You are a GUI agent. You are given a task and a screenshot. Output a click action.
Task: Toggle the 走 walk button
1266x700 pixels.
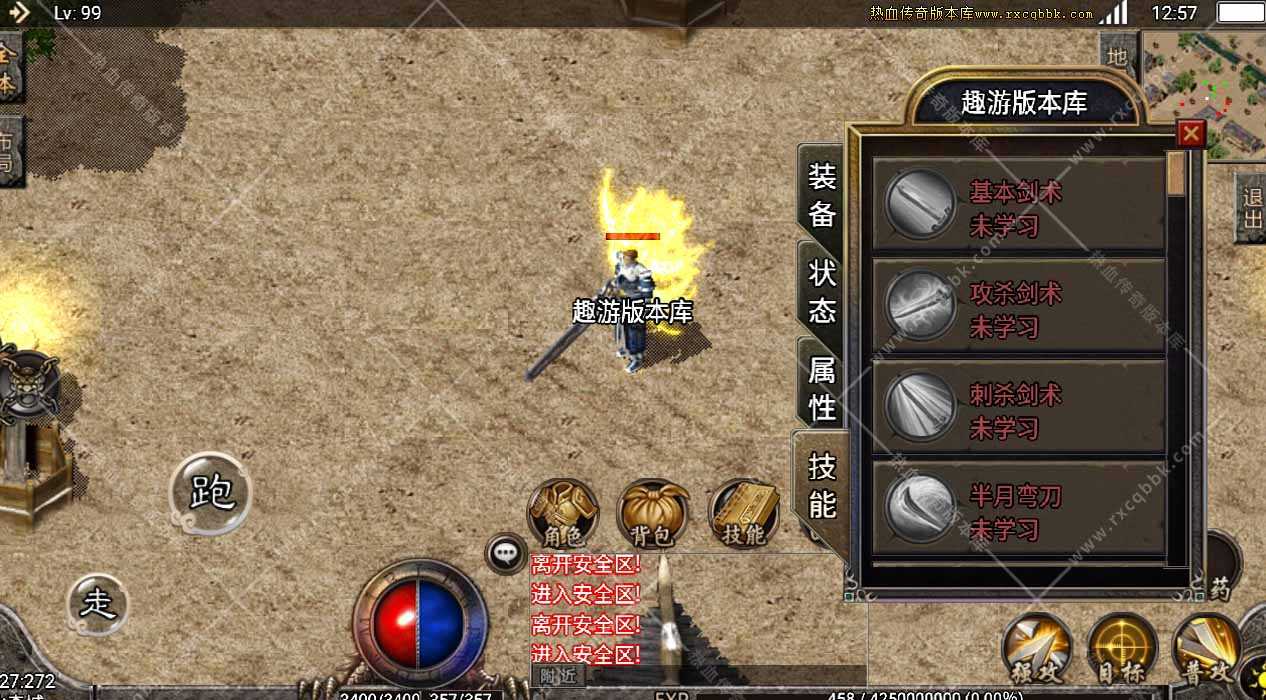point(98,604)
